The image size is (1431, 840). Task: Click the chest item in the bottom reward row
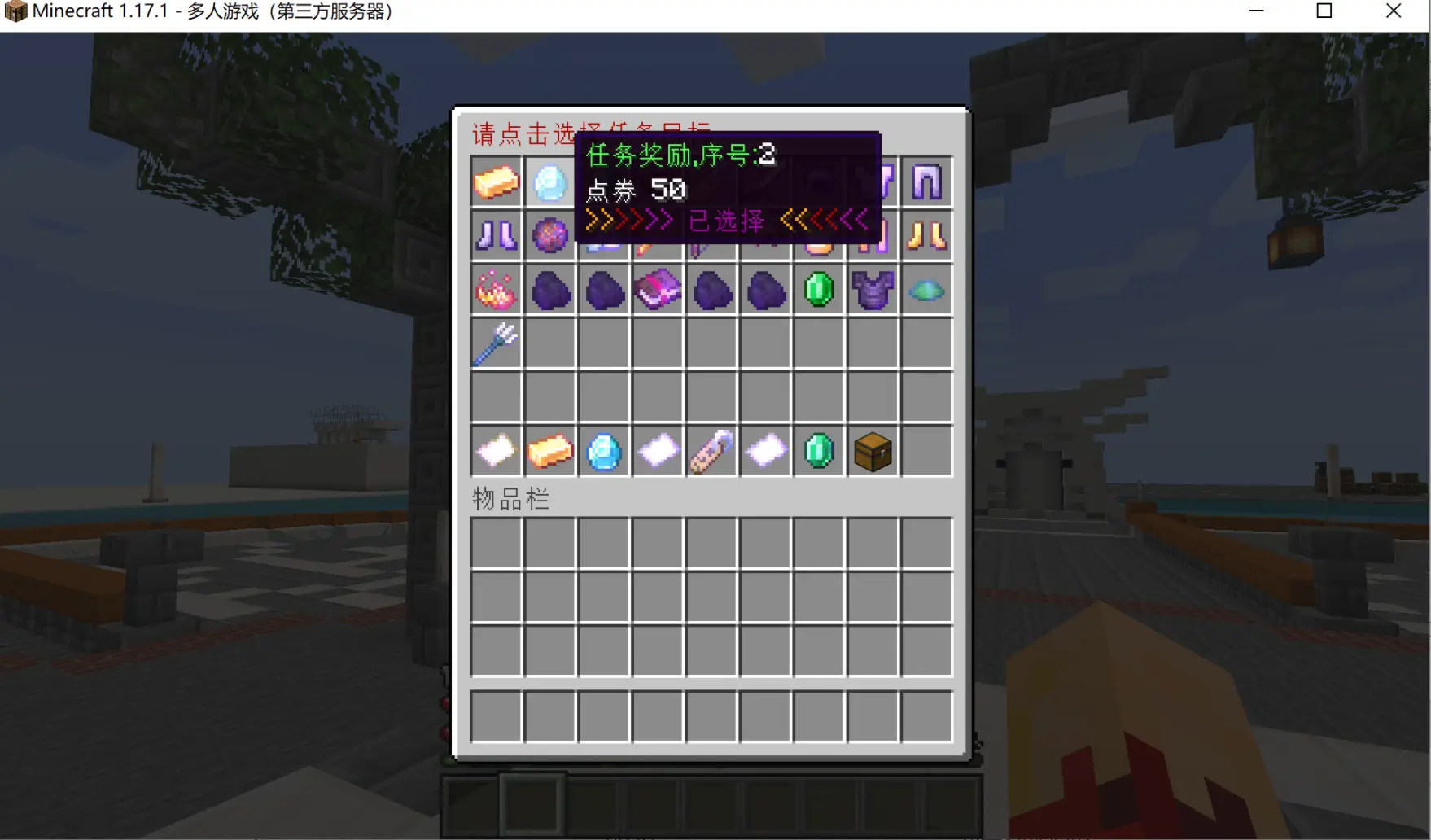(x=873, y=452)
